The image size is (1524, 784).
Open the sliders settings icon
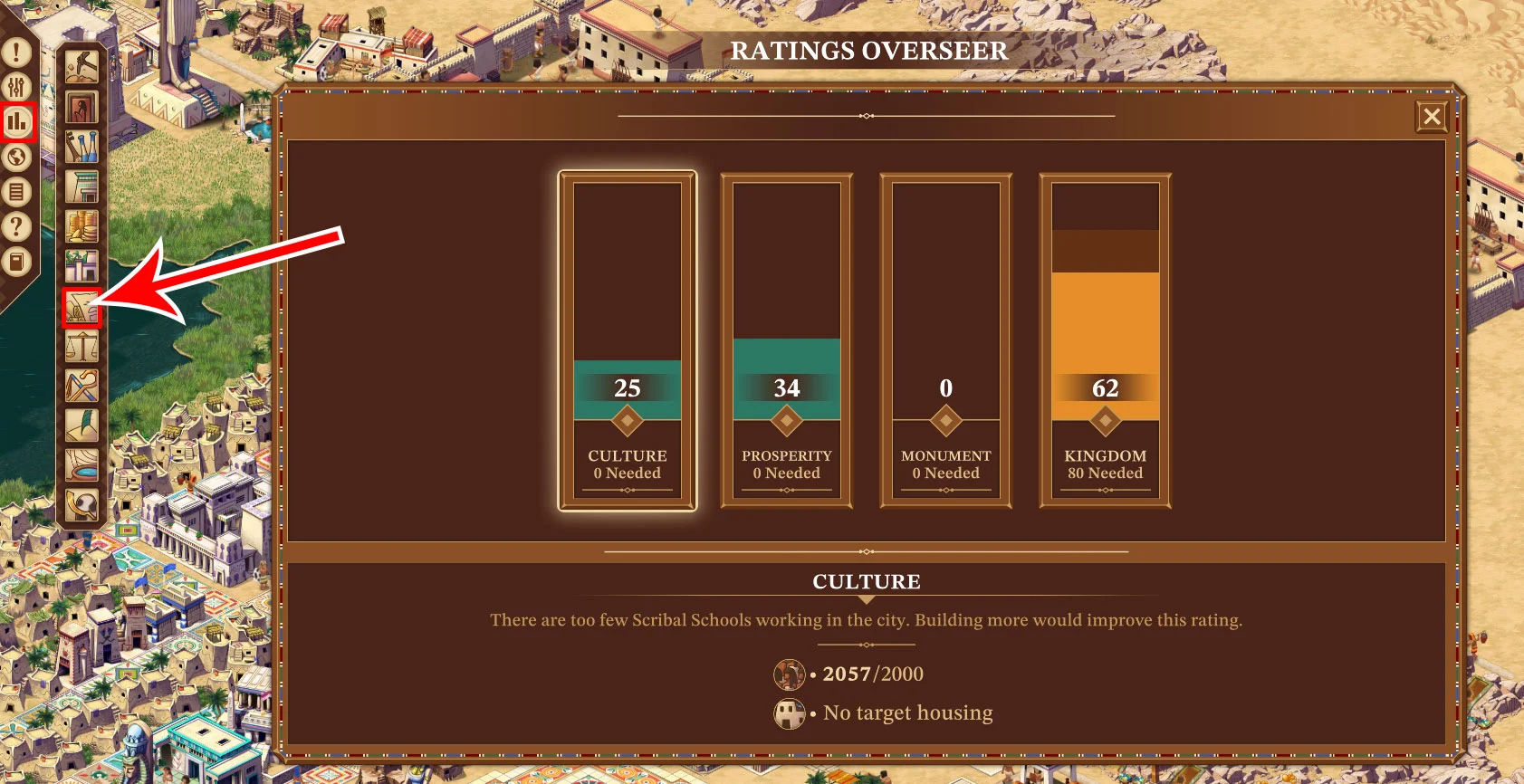pyautogui.click(x=16, y=87)
